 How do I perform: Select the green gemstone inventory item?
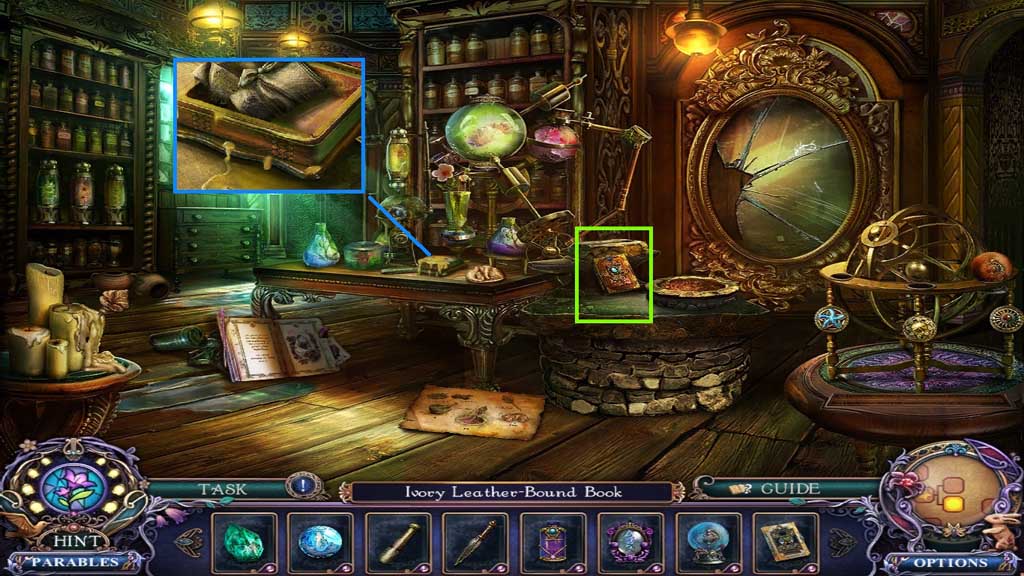pos(241,542)
